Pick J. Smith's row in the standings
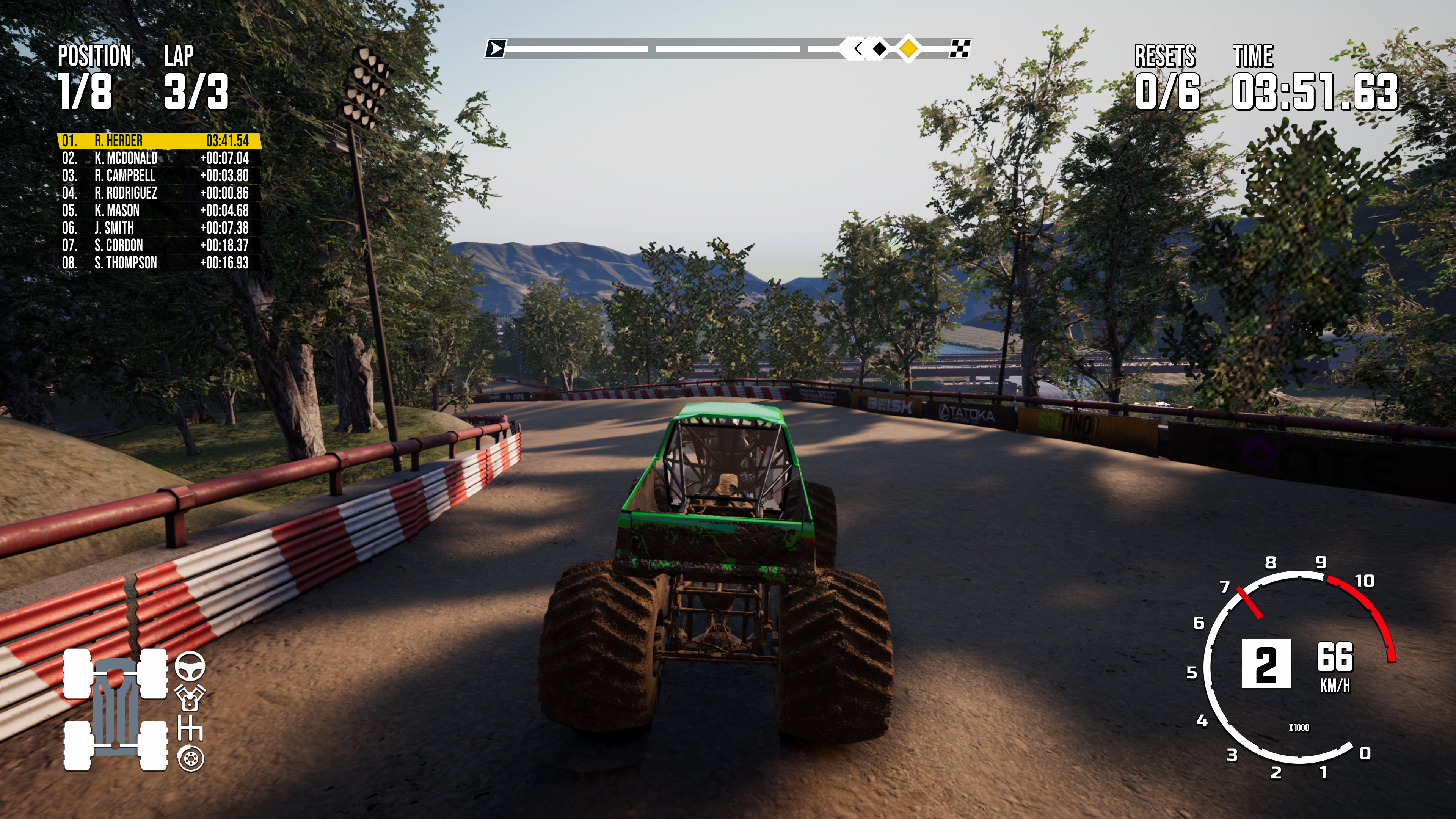The height and width of the screenshot is (819, 1456). tap(158, 228)
